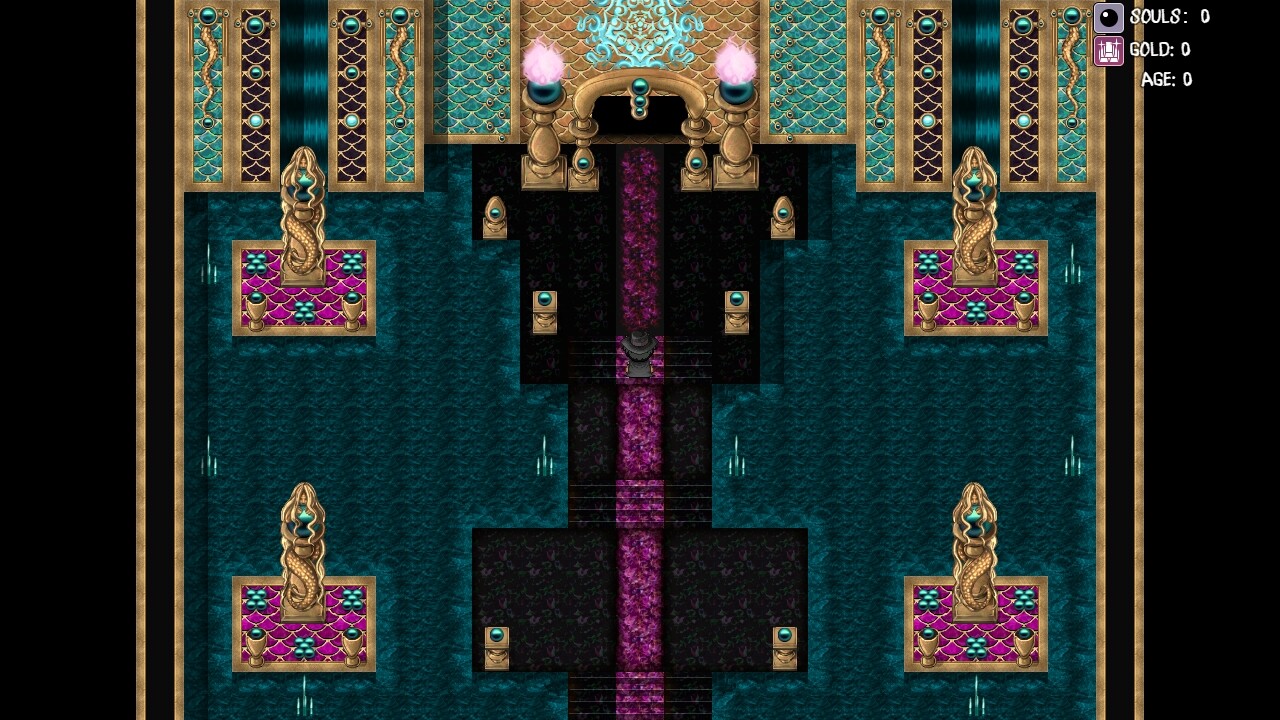Click the pink Gold throne icon in the HUD
The image size is (1280, 720).
[1108, 50]
